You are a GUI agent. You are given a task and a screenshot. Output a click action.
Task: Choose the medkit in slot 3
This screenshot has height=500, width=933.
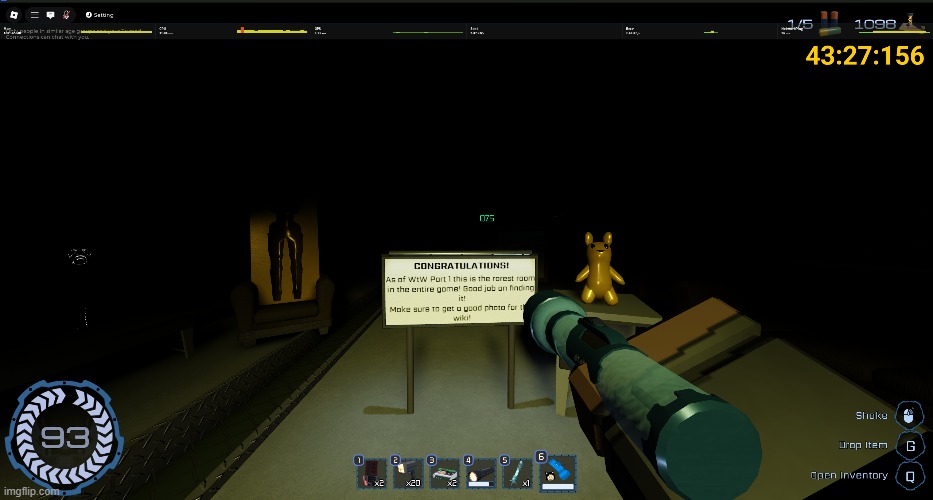(x=444, y=473)
